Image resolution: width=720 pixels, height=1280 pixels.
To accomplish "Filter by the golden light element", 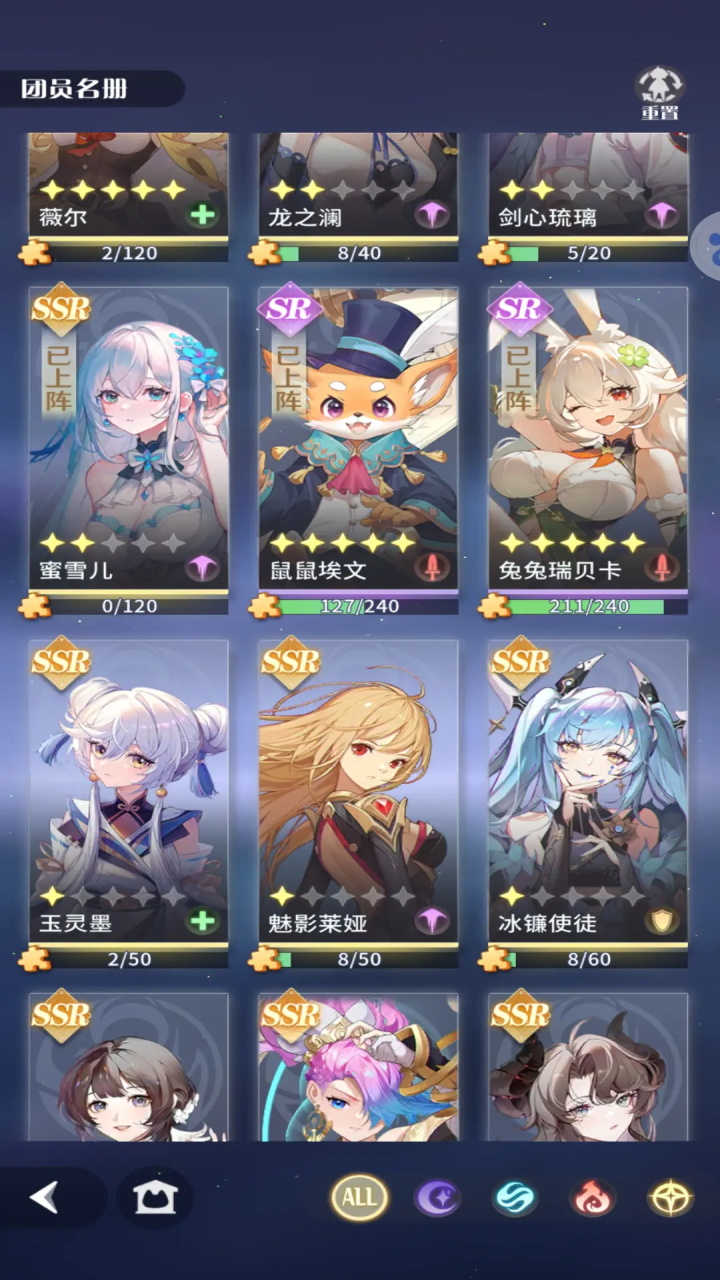I will (x=669, y=1197).
